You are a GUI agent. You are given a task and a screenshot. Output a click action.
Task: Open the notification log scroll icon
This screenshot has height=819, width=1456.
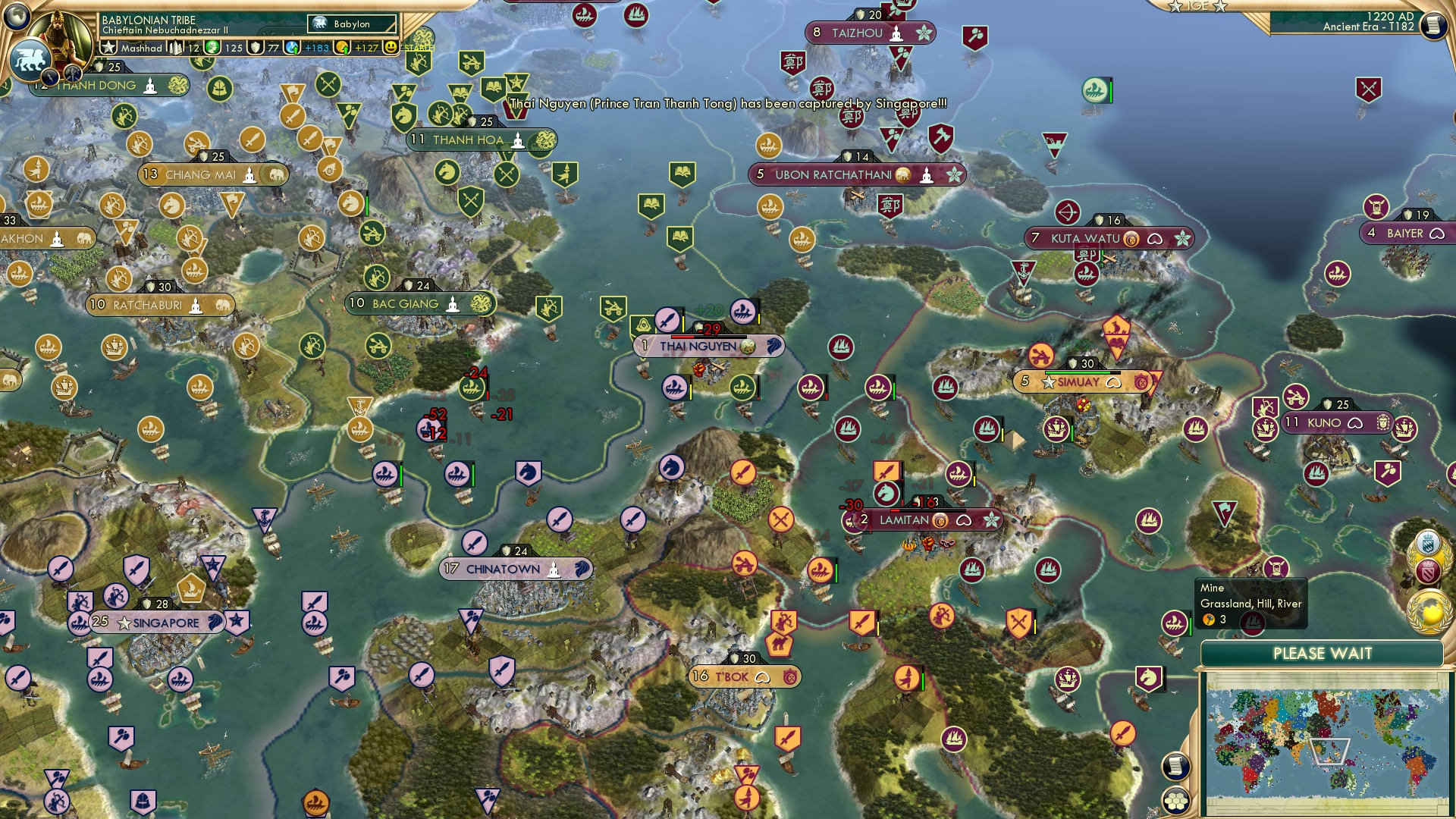(1175, 766)
